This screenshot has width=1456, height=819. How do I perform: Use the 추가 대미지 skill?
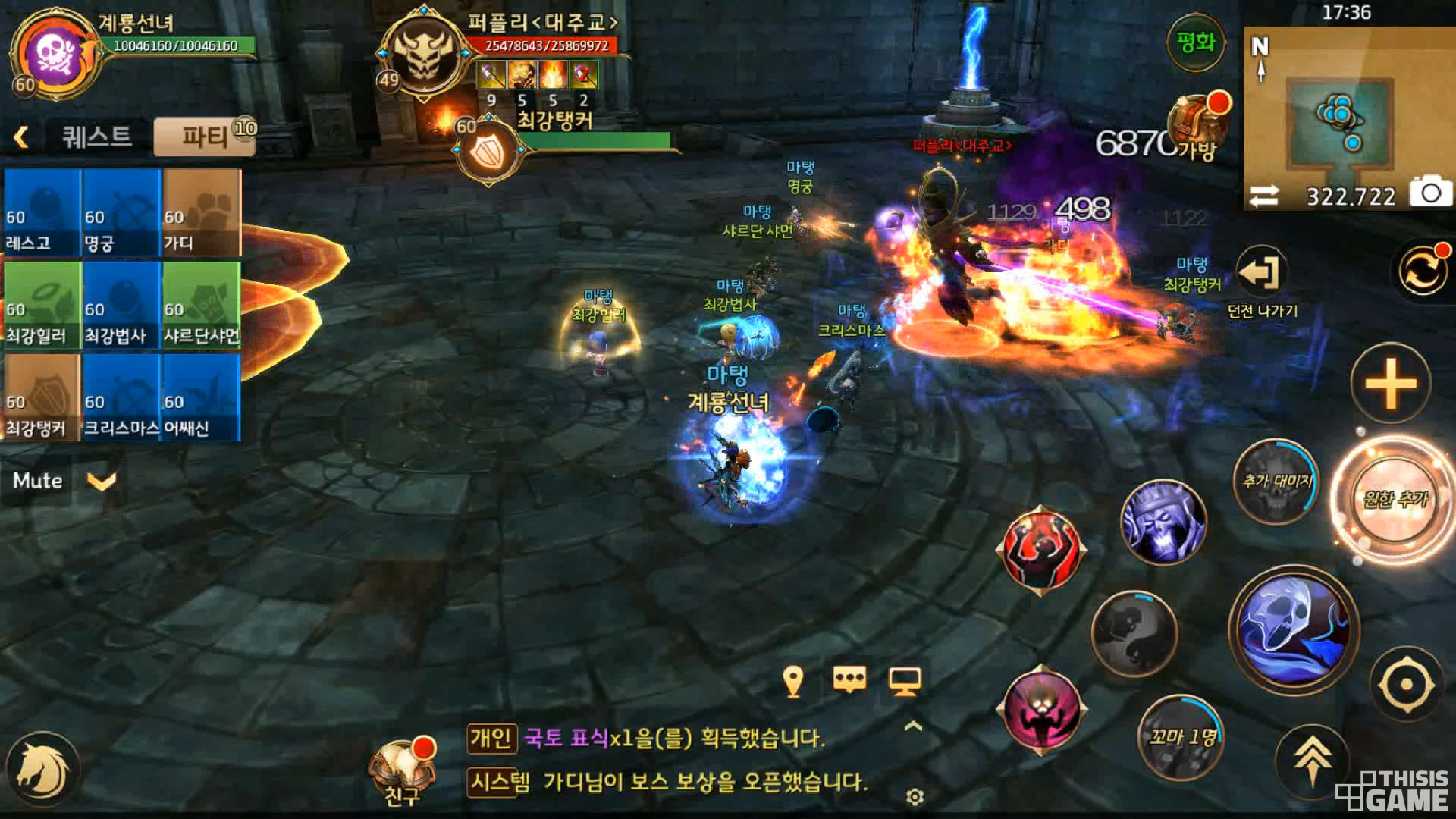click(x=1277, y=482)
